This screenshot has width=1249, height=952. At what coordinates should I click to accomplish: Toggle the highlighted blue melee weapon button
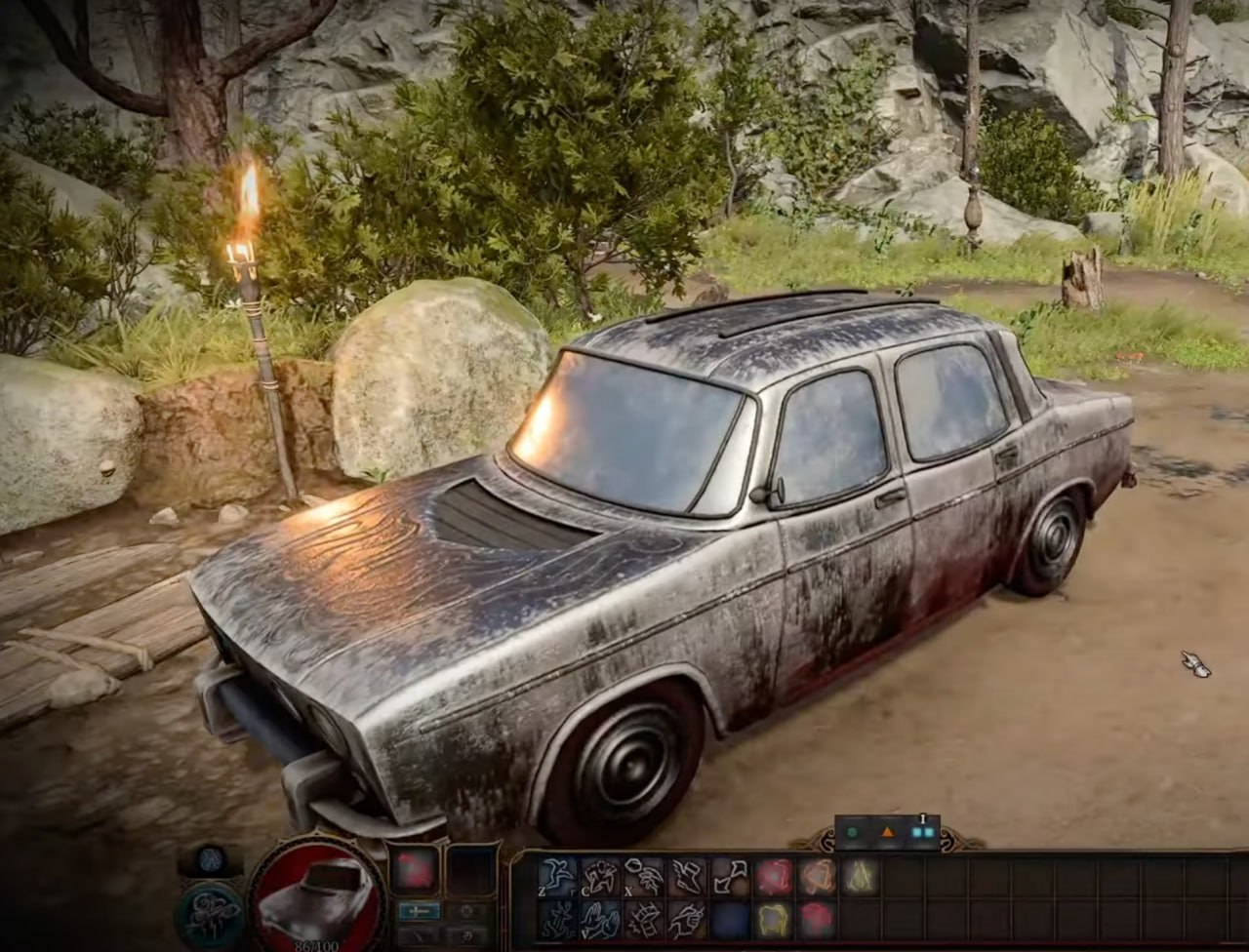(x=419, y=910)
